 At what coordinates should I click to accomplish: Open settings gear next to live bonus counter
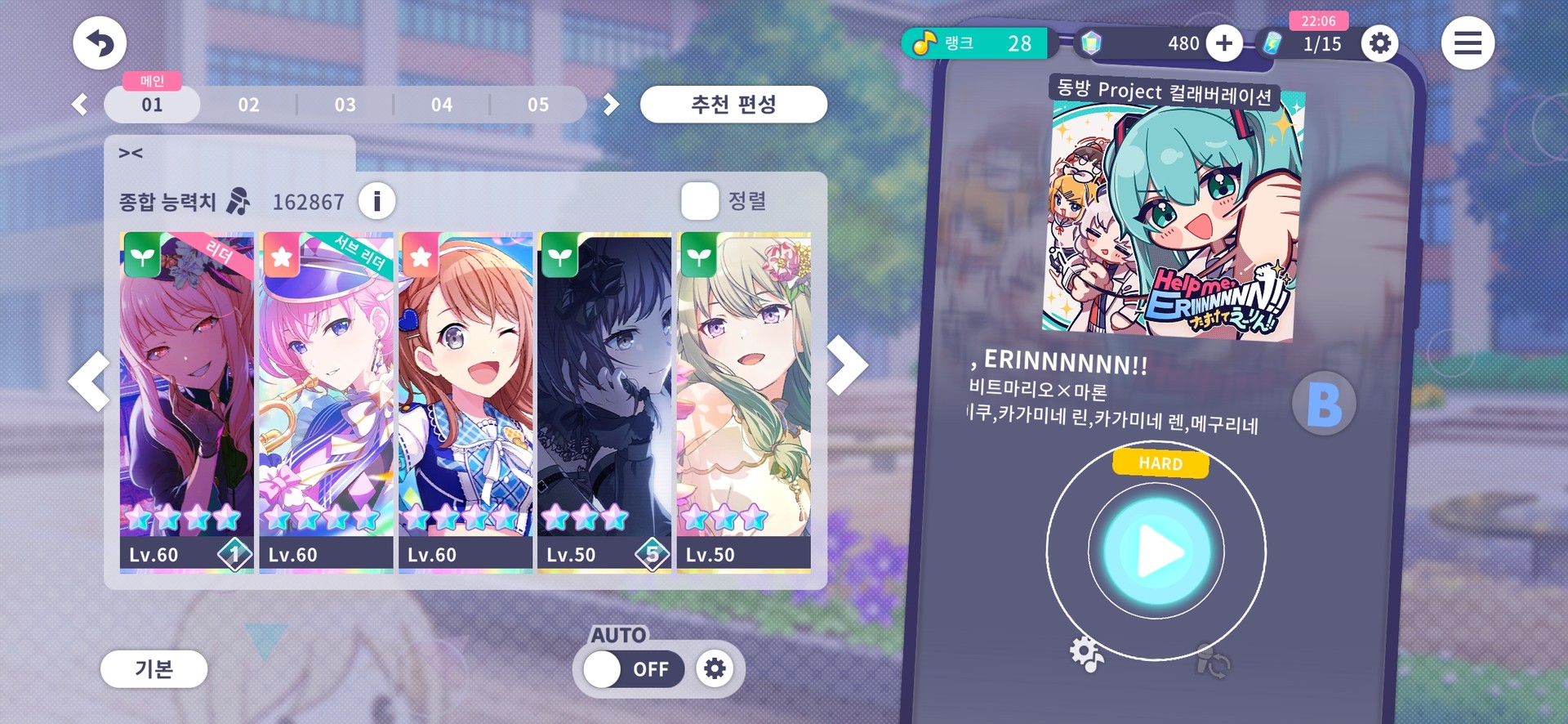pyautogui.click(x=1379, y=43)
